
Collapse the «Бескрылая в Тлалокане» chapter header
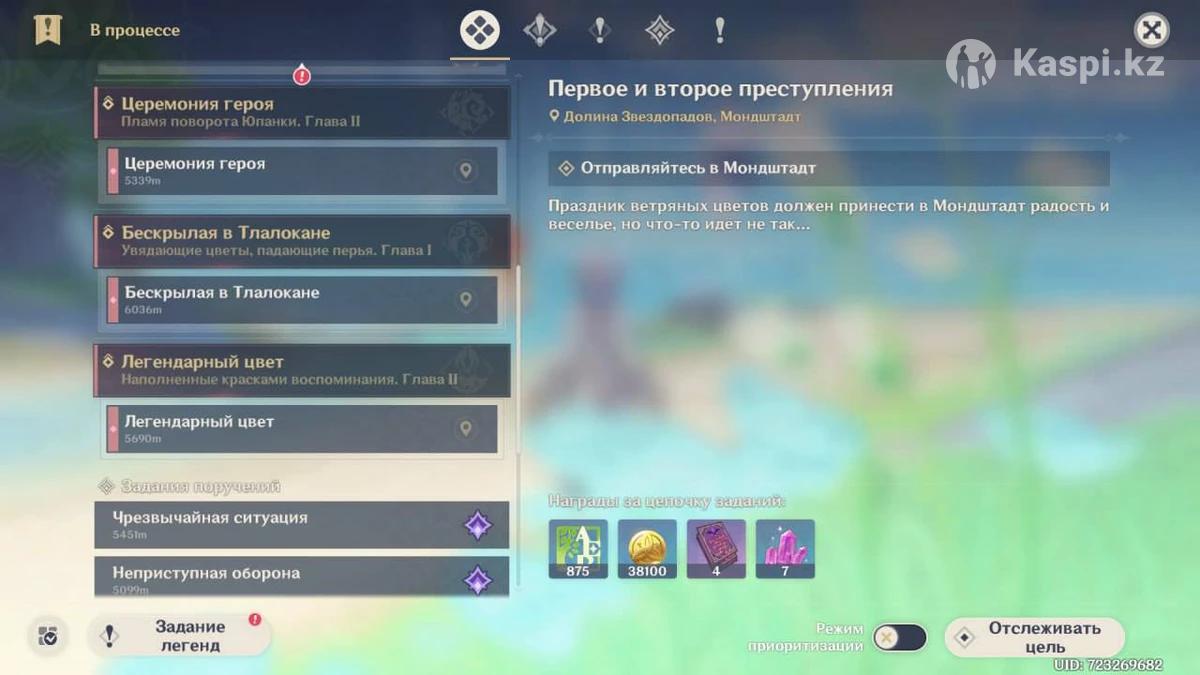[300, 241]
